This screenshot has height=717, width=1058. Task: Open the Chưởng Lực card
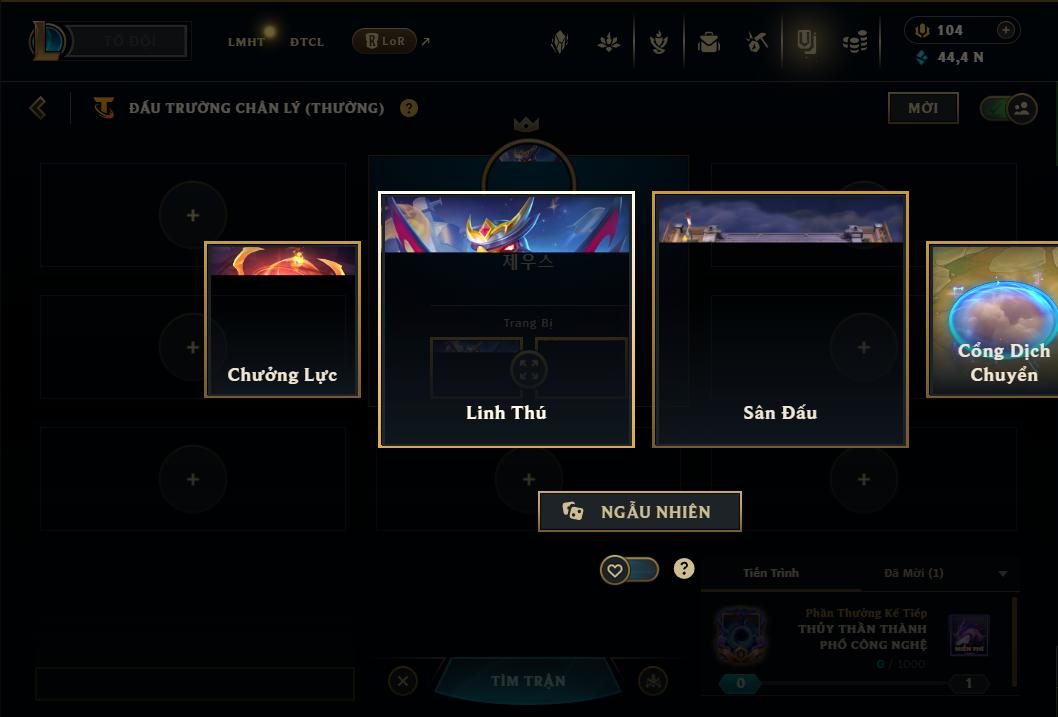tap(282, 320)
